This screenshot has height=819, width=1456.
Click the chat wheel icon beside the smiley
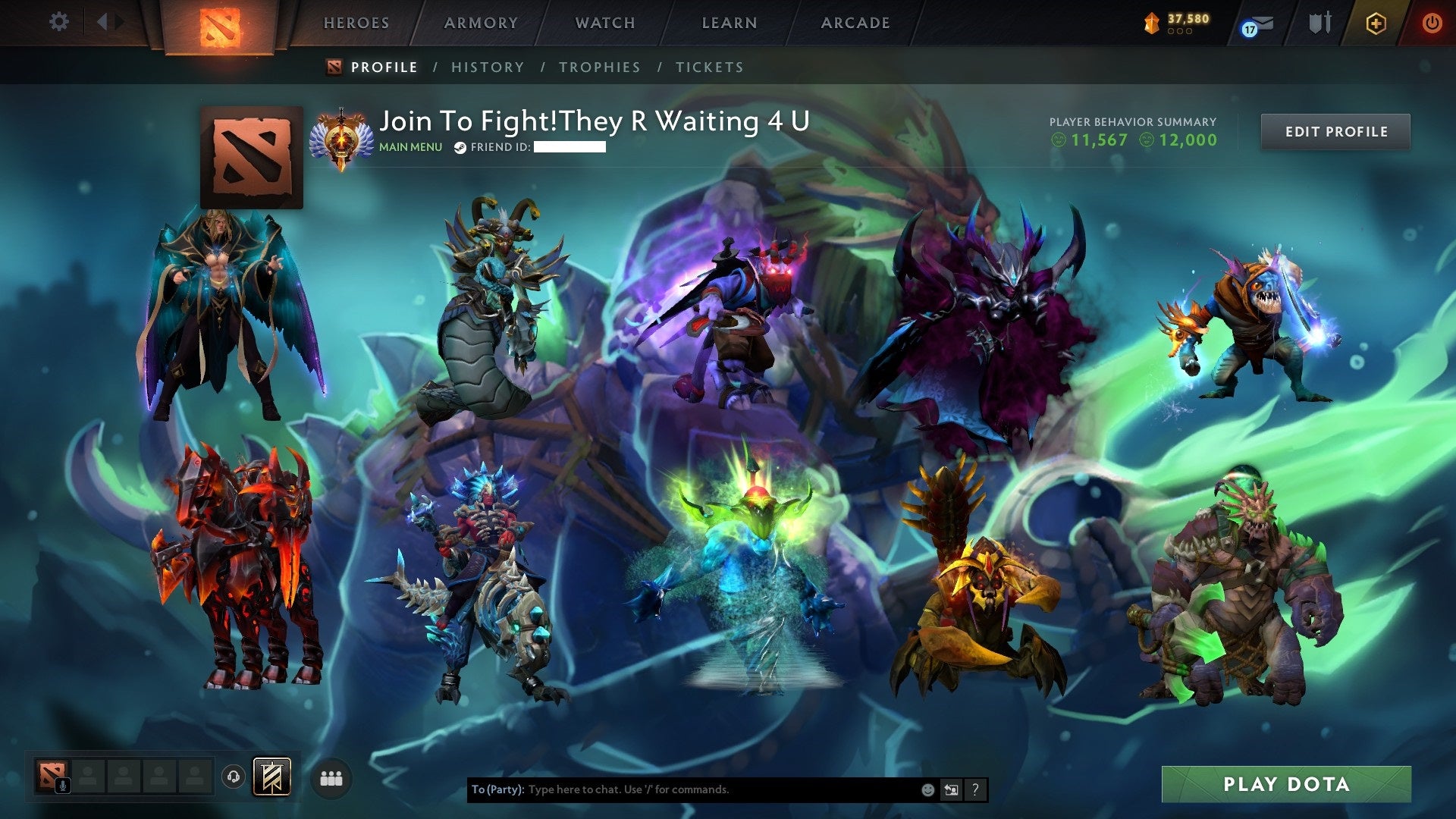pyautogui.click(x=951, y=789)
